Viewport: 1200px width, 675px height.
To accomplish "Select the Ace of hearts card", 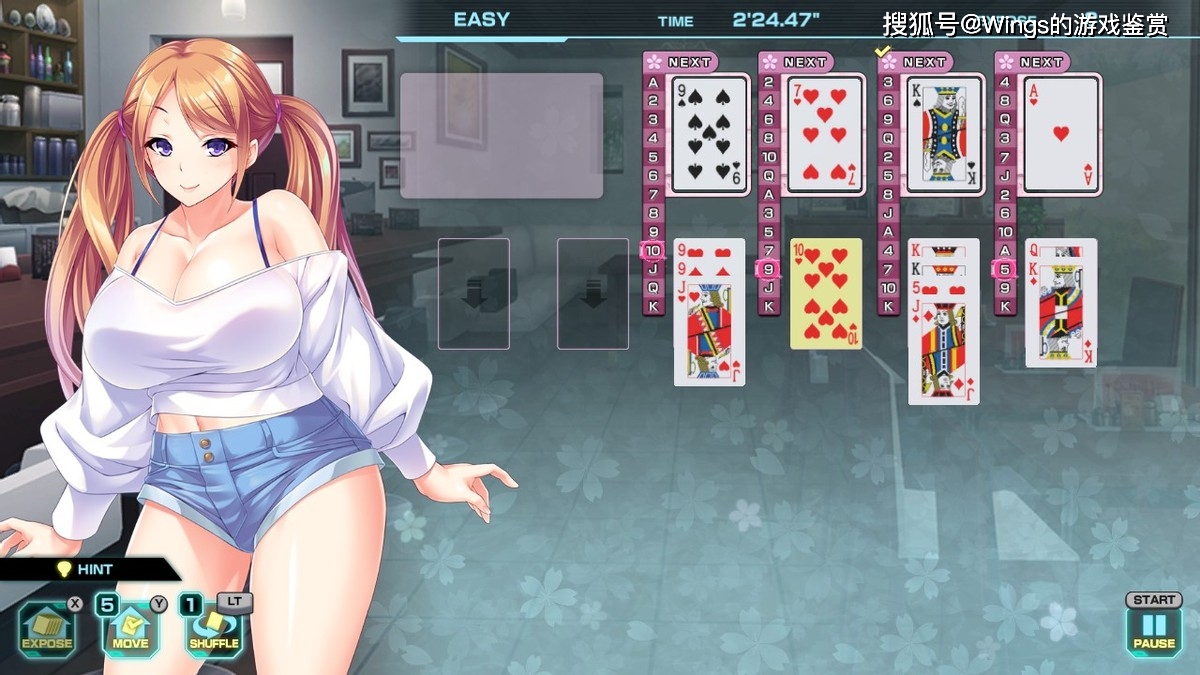I will pyautogui.click(x=1061, y=134).
